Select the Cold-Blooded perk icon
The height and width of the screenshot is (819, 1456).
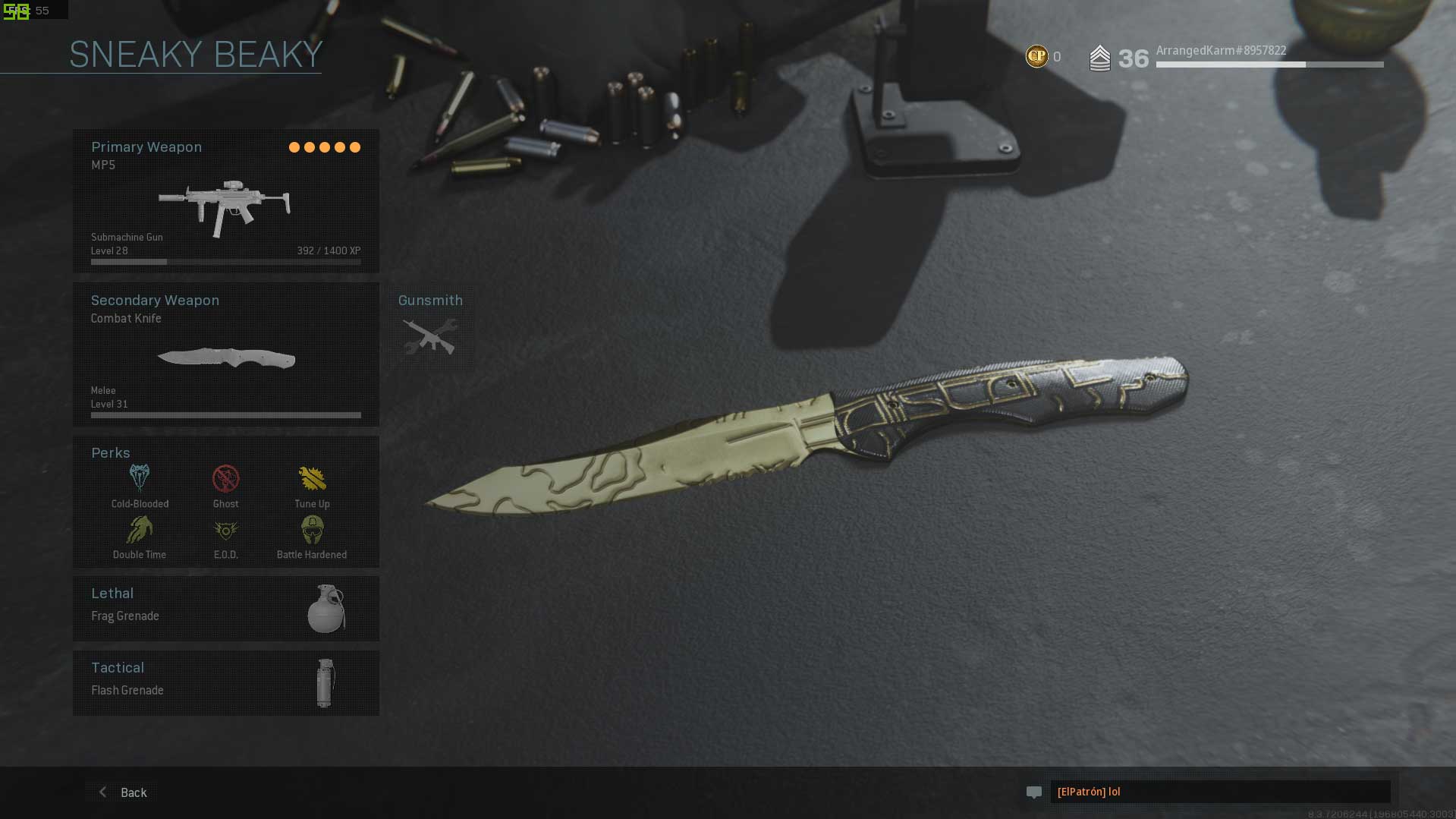pos(139,479)
